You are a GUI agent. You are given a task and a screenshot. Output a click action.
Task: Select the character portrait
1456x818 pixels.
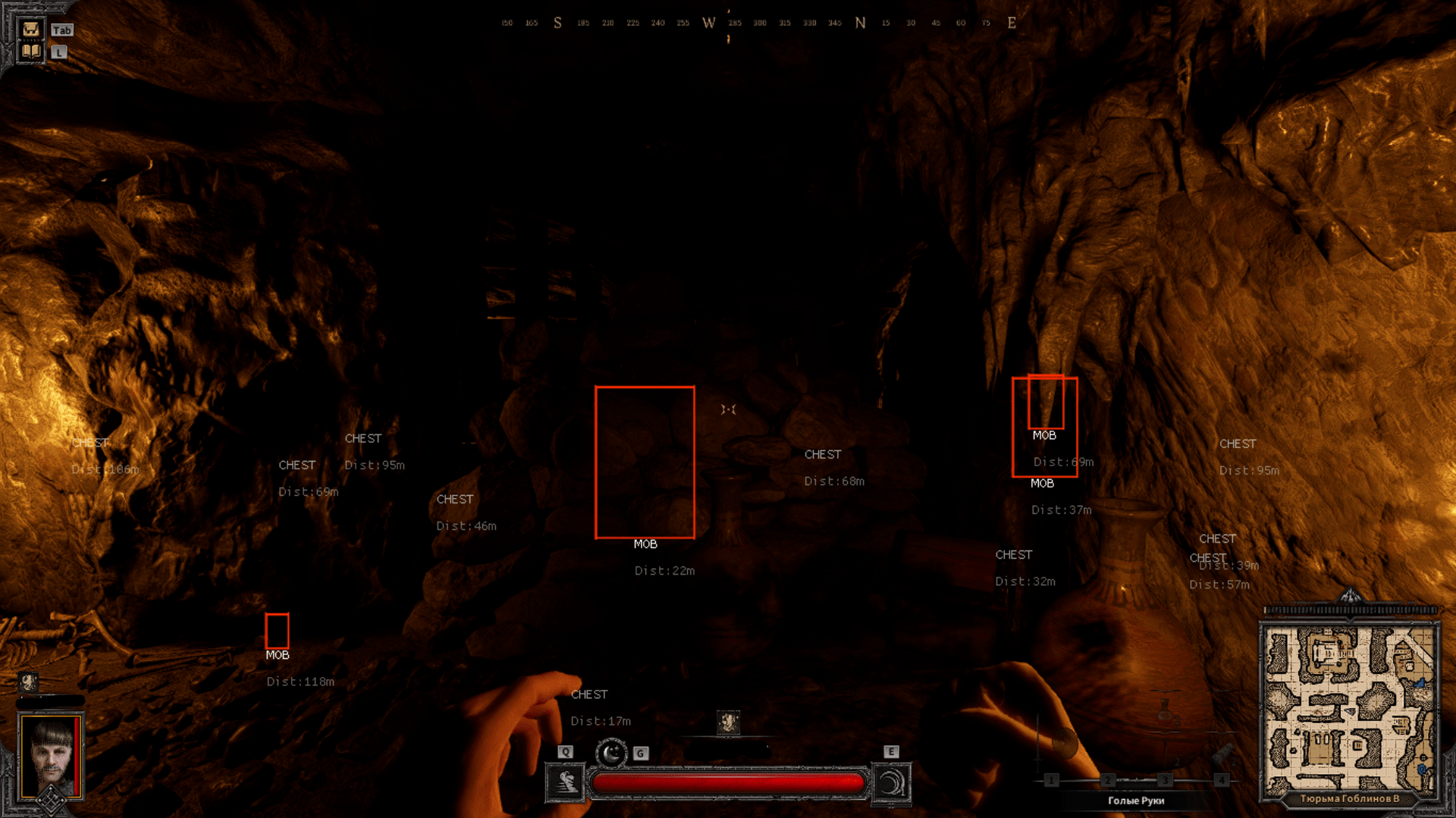coord(51,755)
